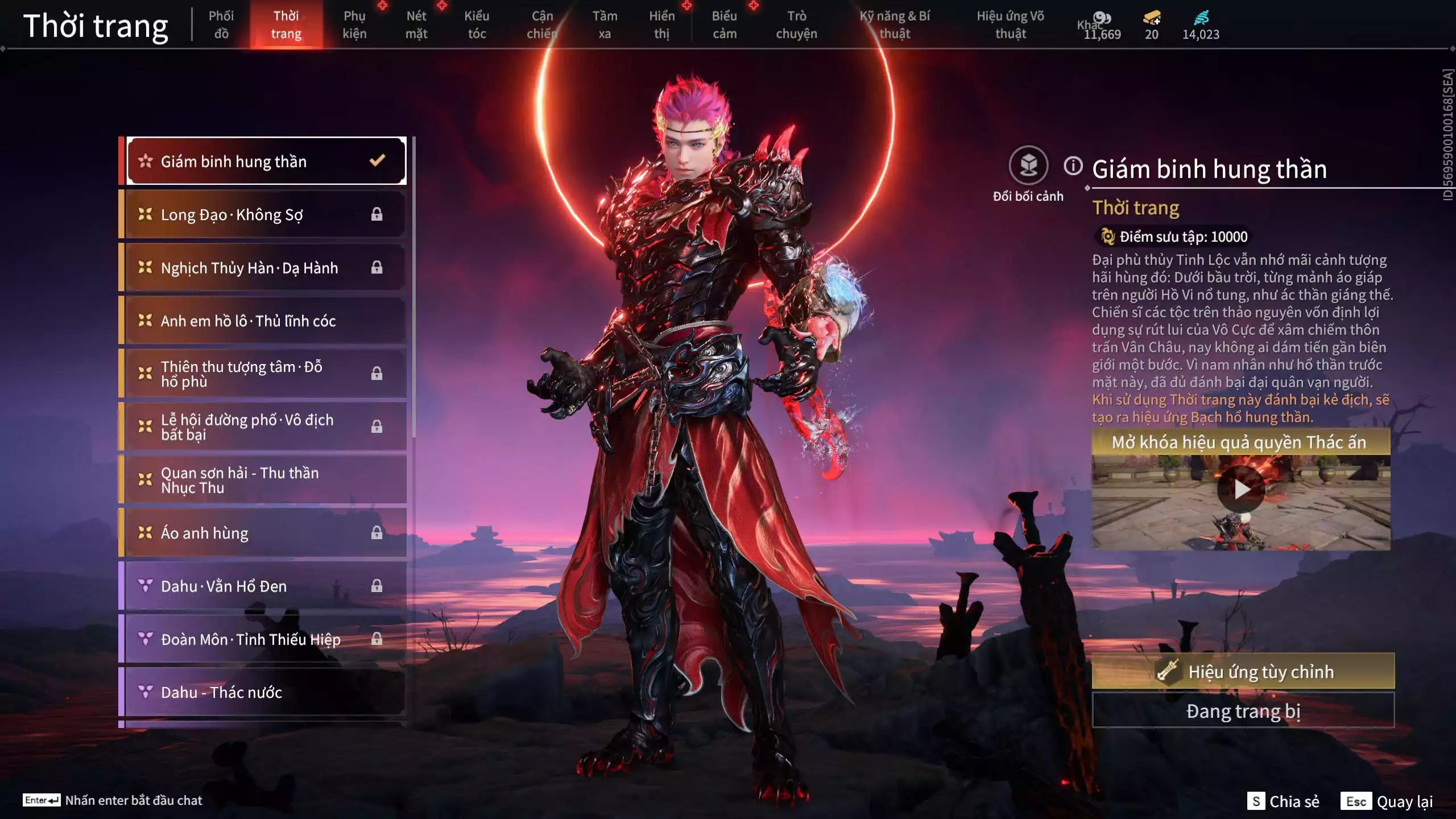Return using the Quay lại button
This screenshot has height=819, width=1456.
pyautogui.click(x=1388, y=801)
